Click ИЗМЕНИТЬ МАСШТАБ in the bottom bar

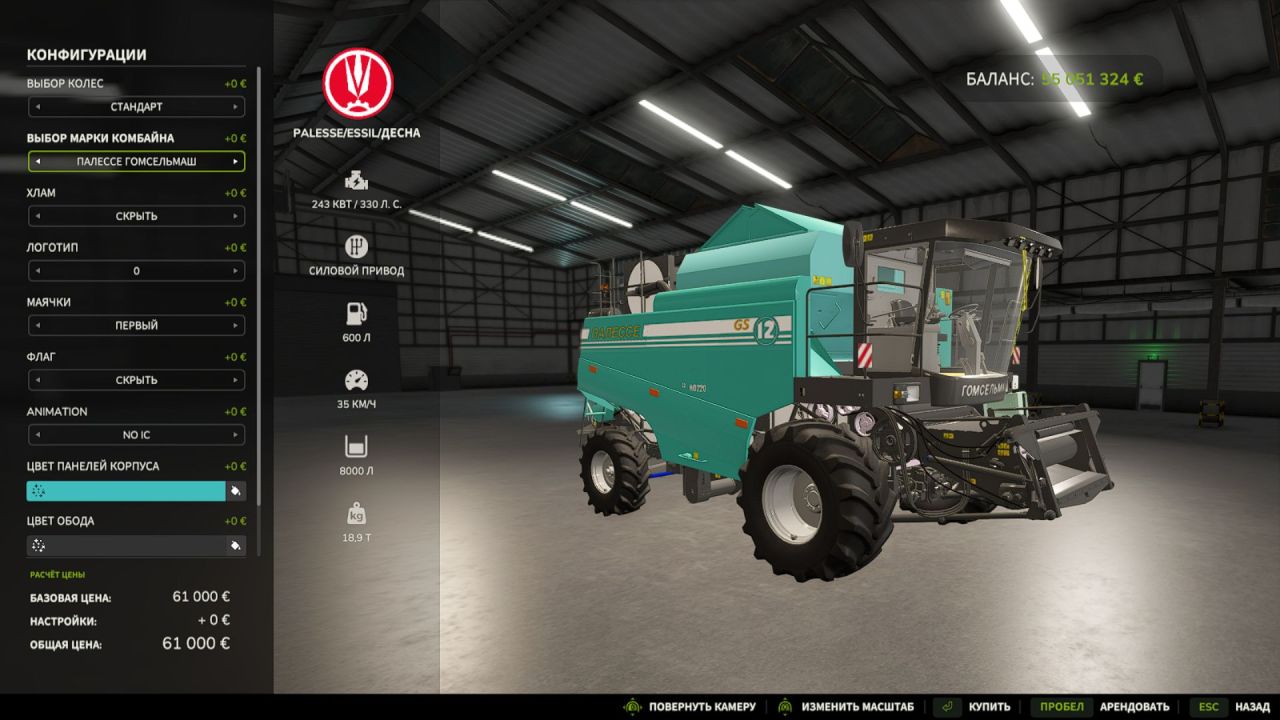(x=856, y=705)
